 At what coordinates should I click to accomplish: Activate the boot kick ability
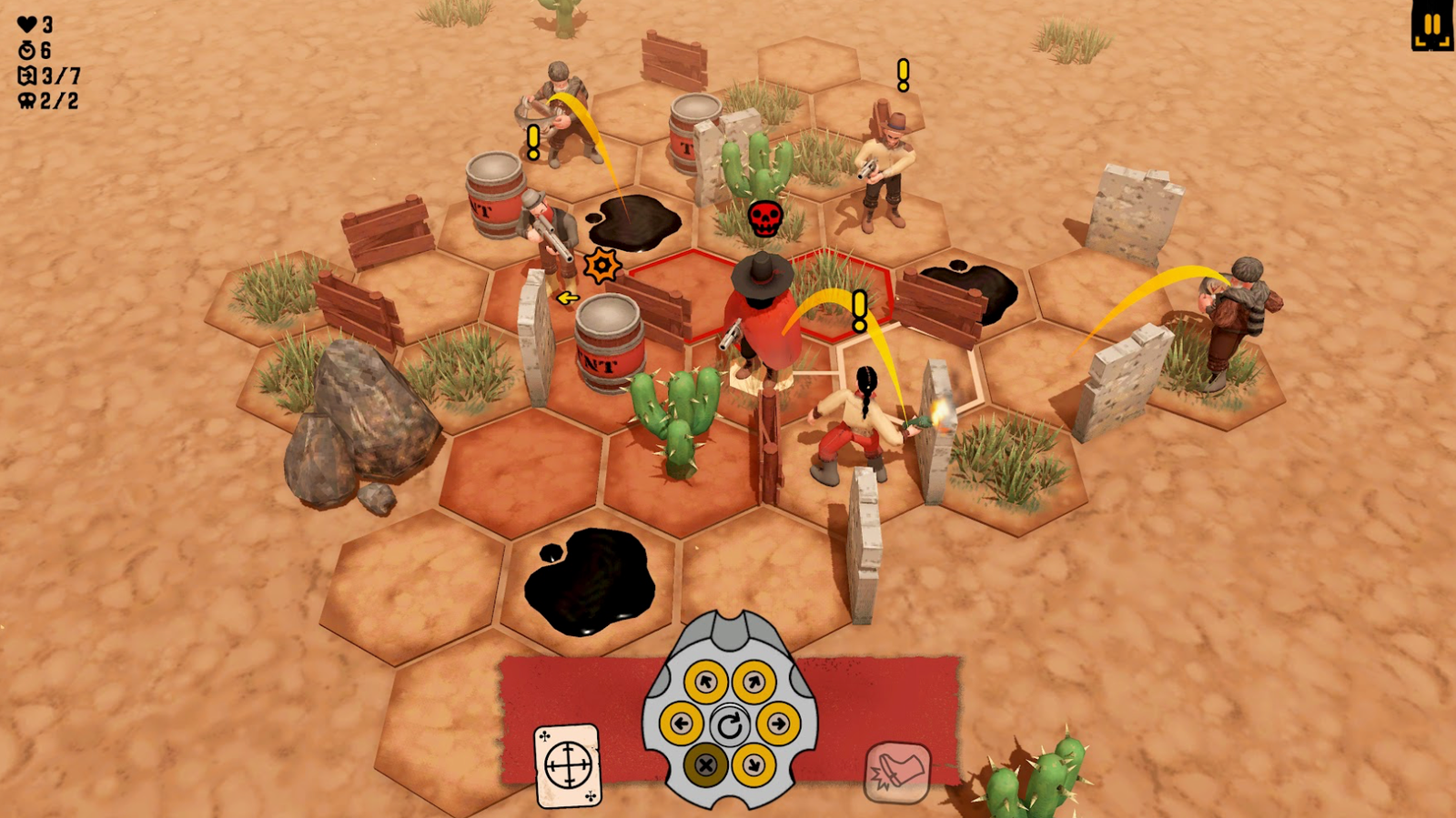point(897,773)
